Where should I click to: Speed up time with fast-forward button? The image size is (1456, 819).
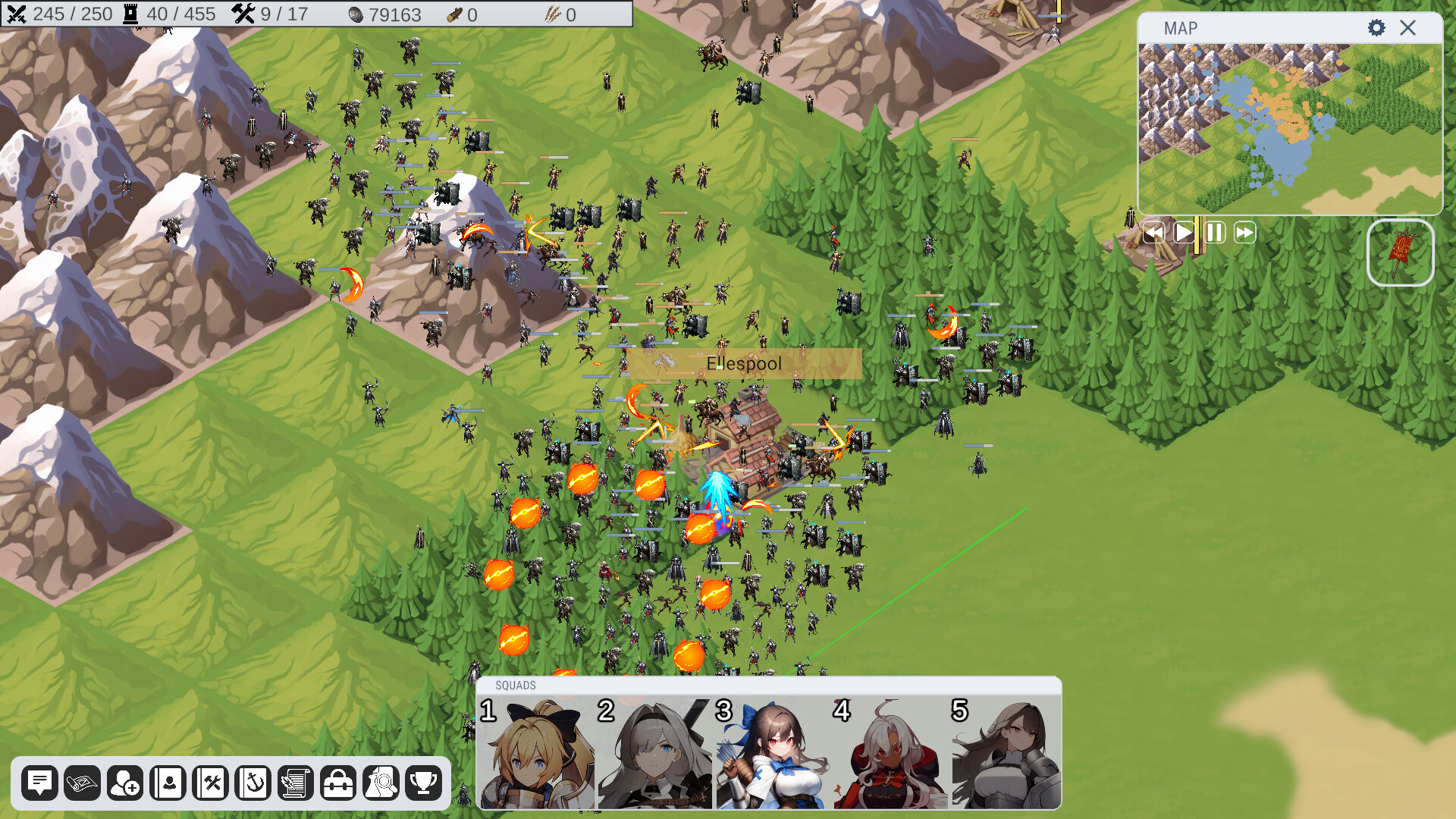point(1244,234)
